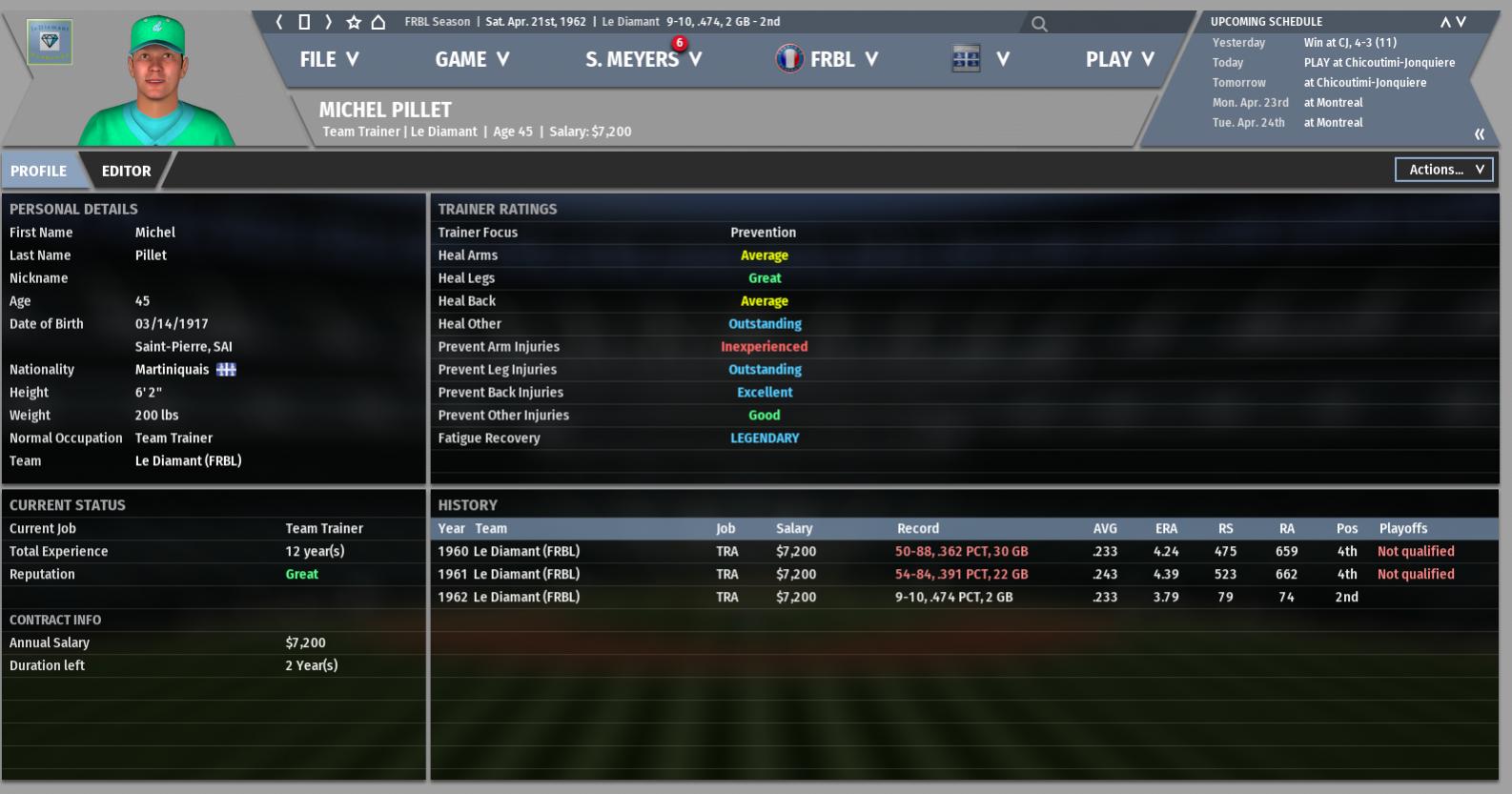
Task: Open the GAME menu
Action: point(472,59)
